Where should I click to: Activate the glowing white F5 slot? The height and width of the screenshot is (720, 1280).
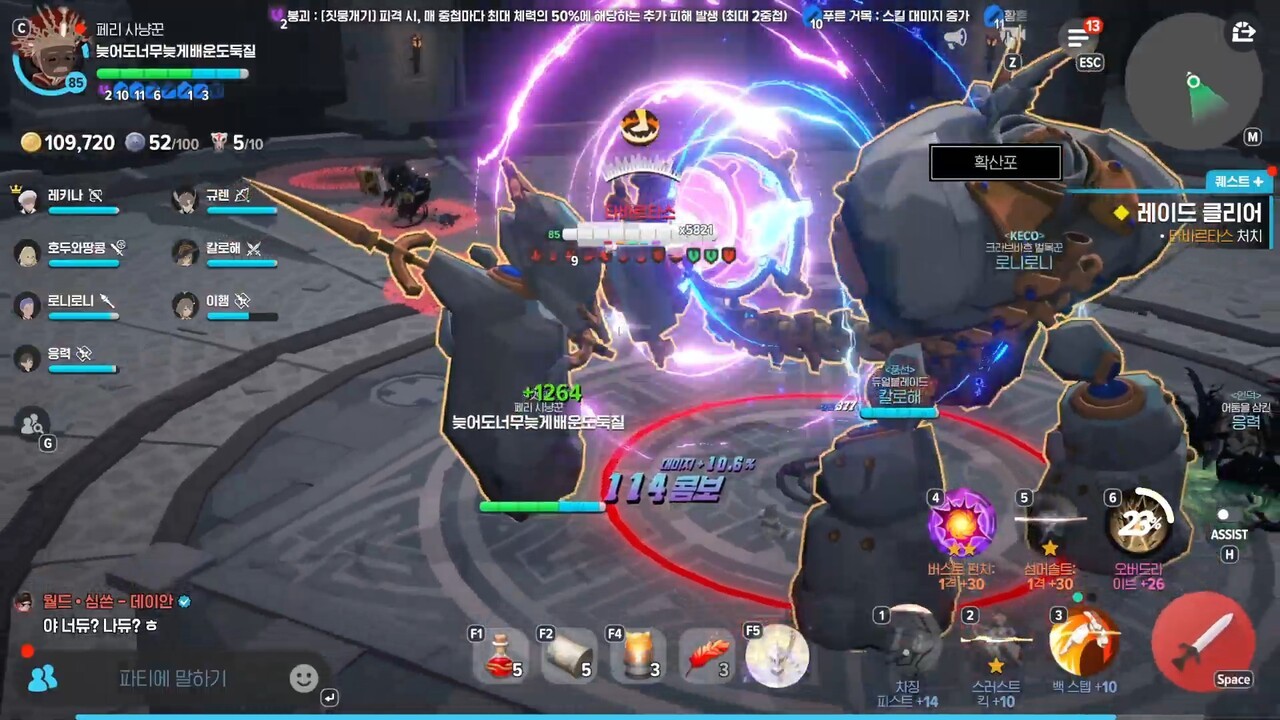(777, 657)
